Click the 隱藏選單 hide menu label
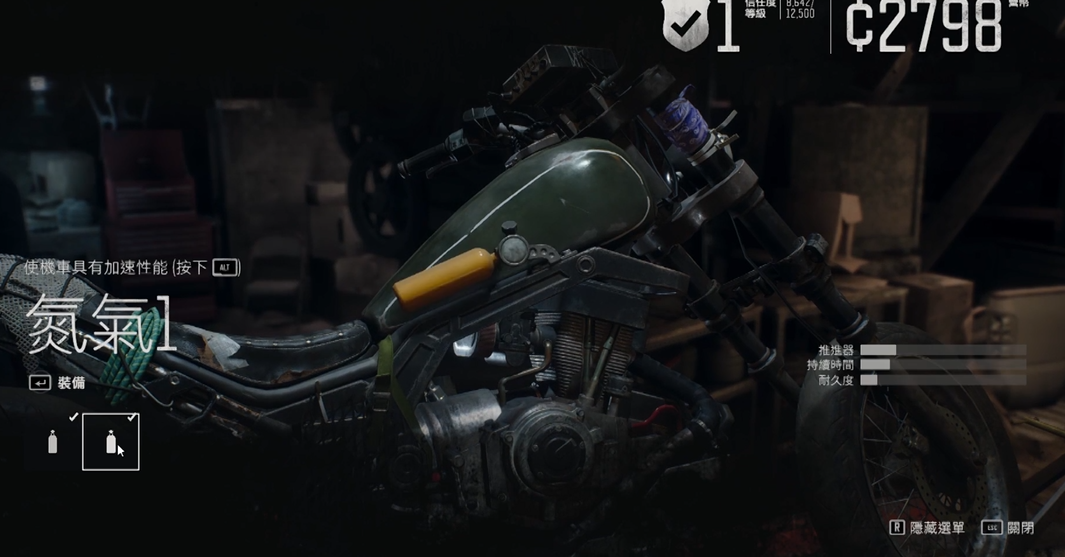 (x=936, y=527)
